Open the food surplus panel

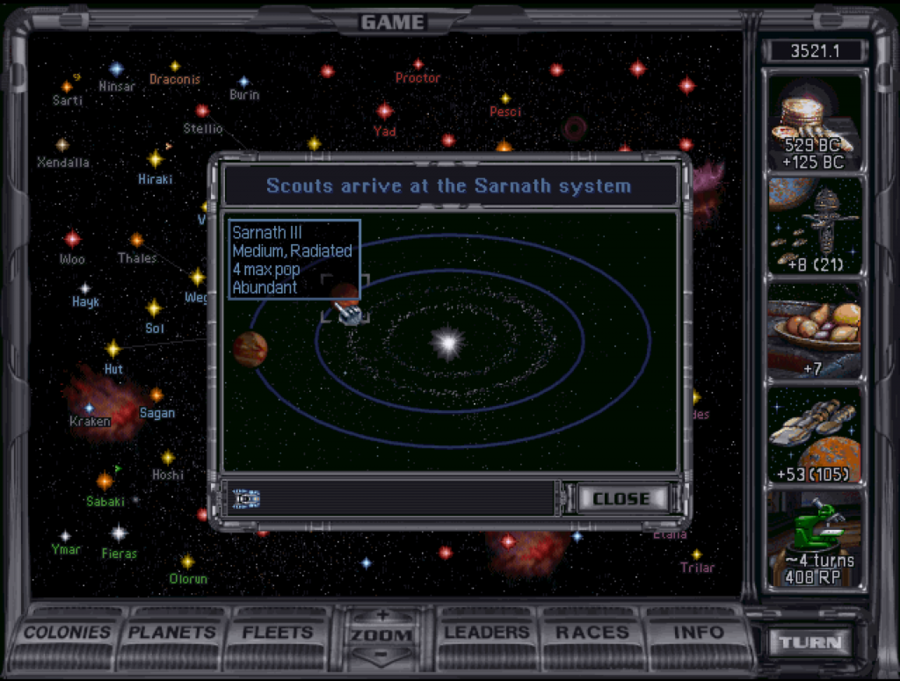point(813,331)
